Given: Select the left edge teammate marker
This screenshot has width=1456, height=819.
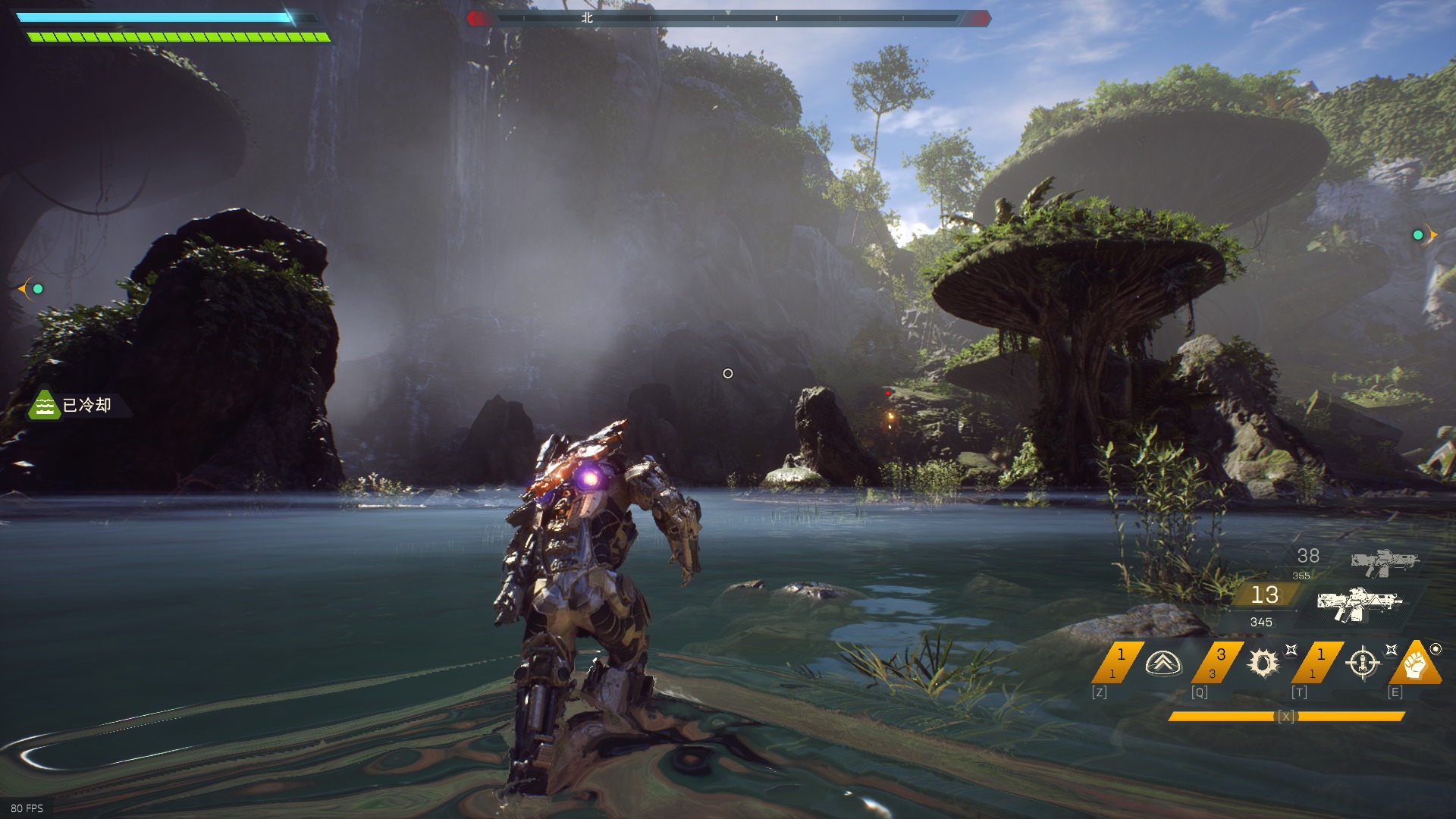Looking at the screenshot, I should point(37,289).
